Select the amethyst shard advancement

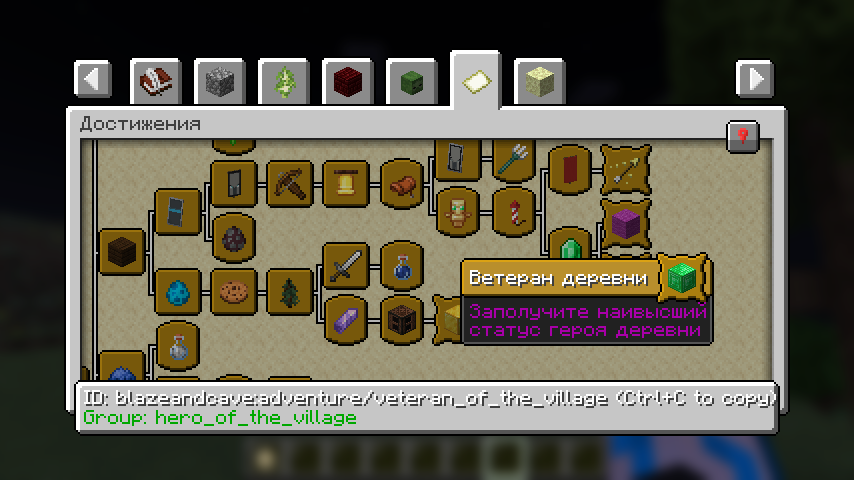[x=346, y=319]
